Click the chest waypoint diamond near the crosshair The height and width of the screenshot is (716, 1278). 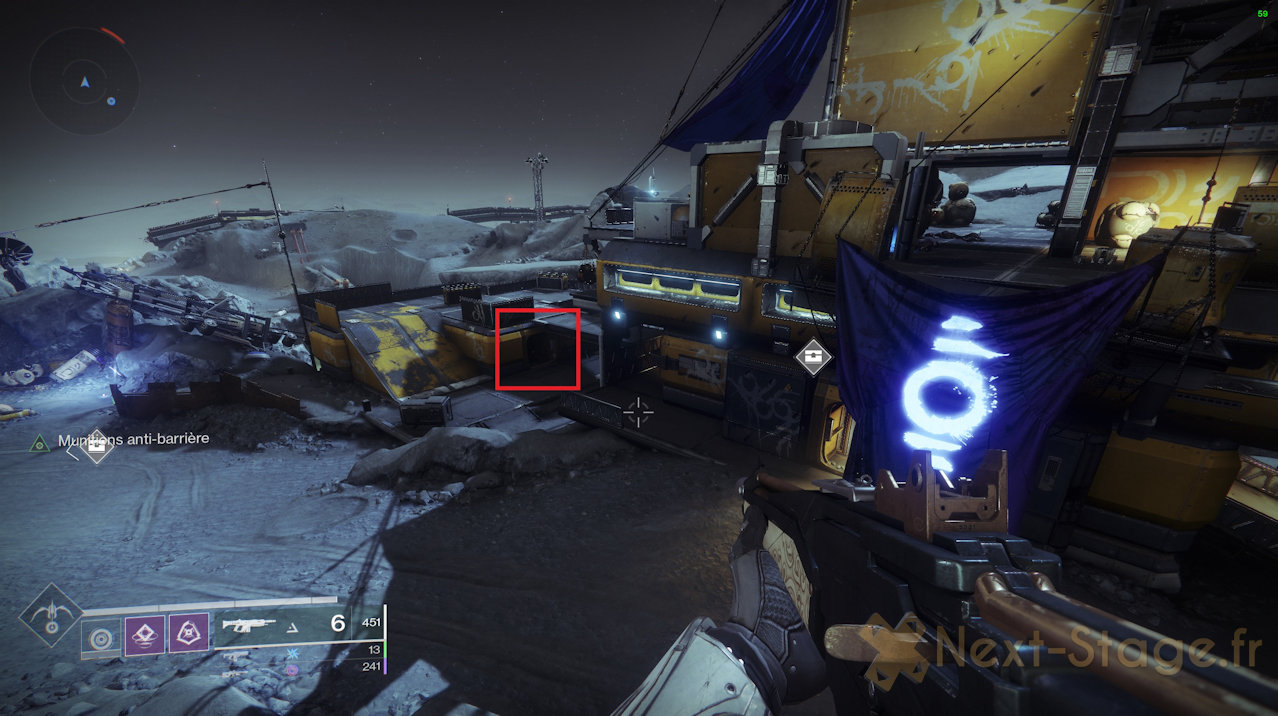pos(814,356)
